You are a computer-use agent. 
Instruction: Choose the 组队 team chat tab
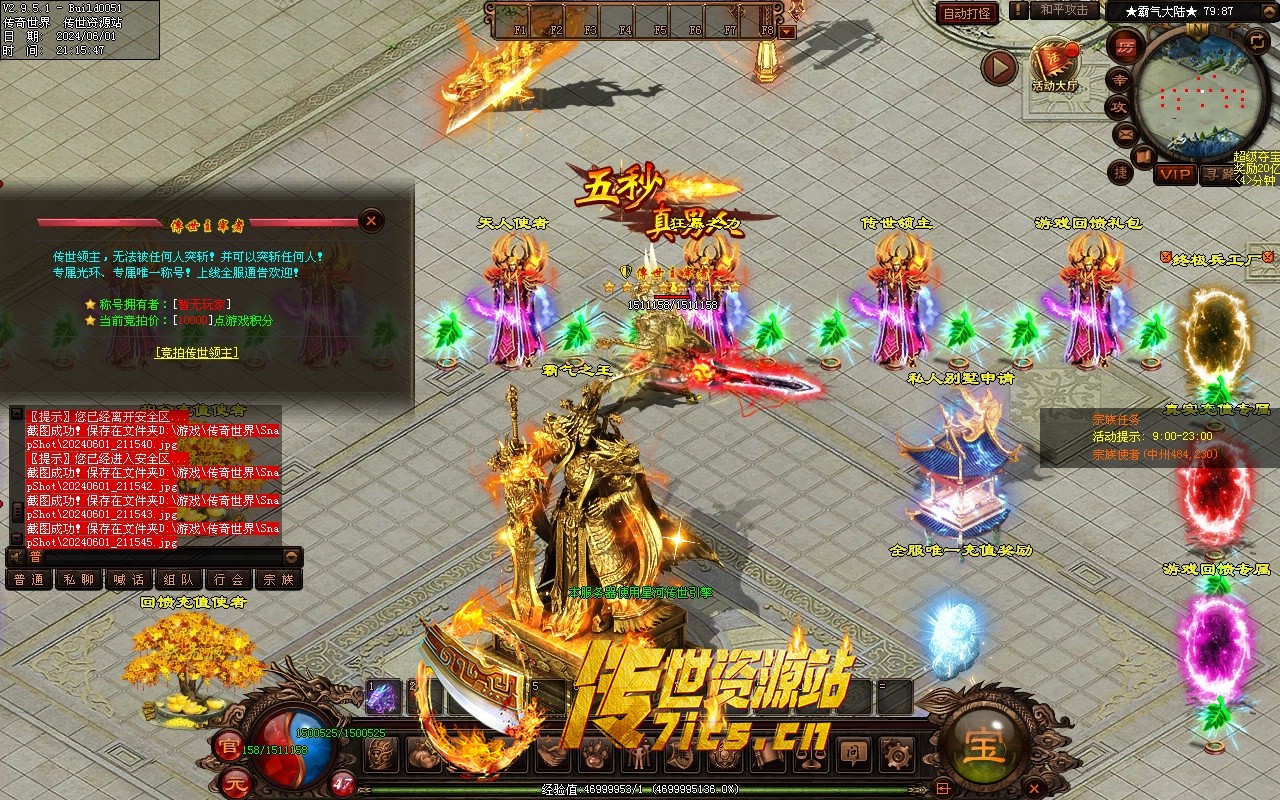tap(178, 579)
